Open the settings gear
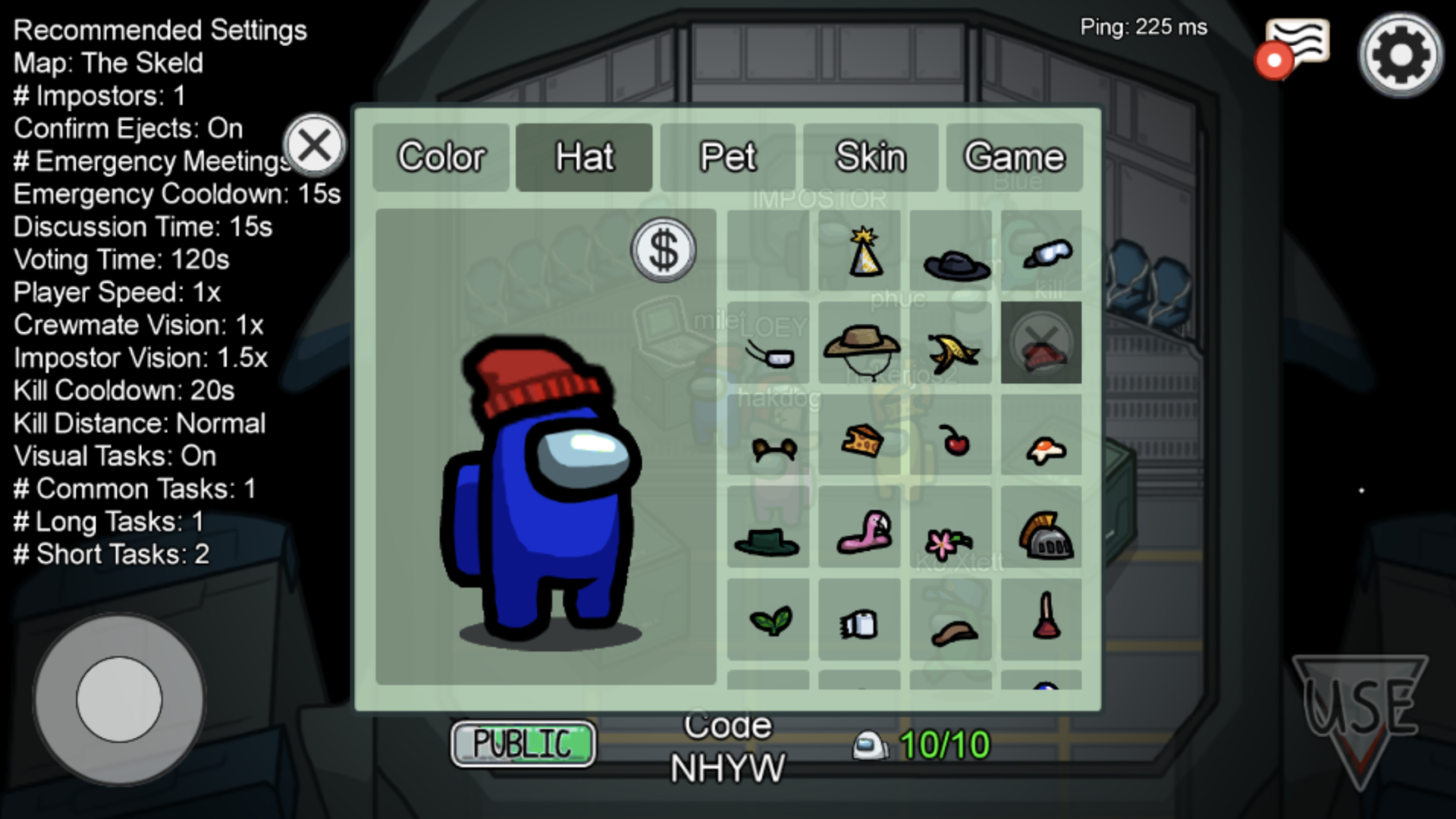 (1400, 55)
